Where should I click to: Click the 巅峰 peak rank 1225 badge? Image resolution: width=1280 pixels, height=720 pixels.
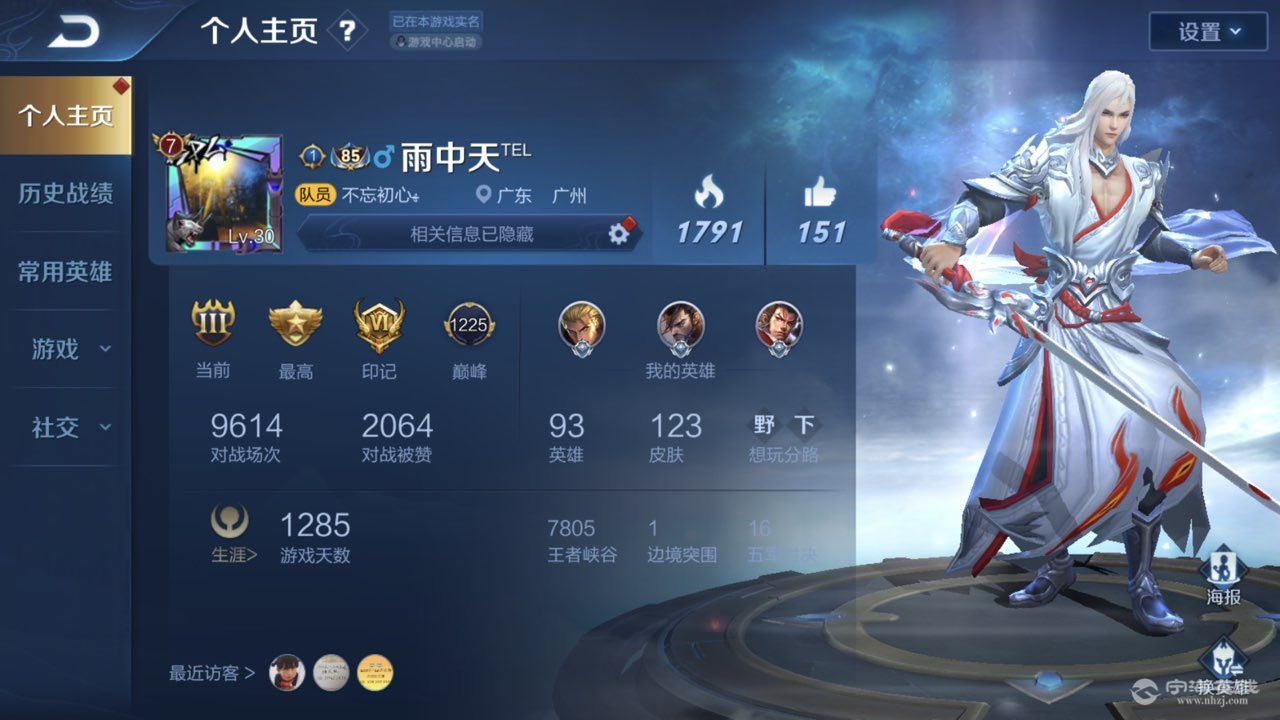tap(468, 324)
